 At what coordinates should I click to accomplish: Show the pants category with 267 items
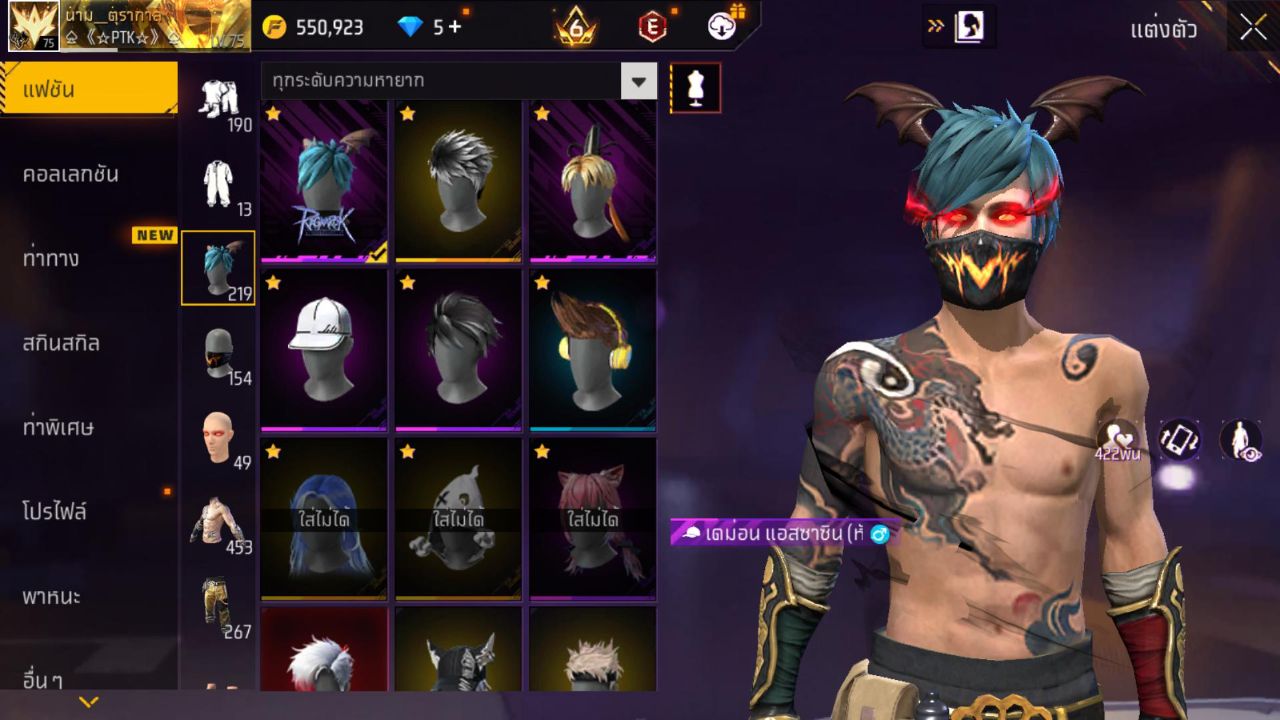point(218,607)
